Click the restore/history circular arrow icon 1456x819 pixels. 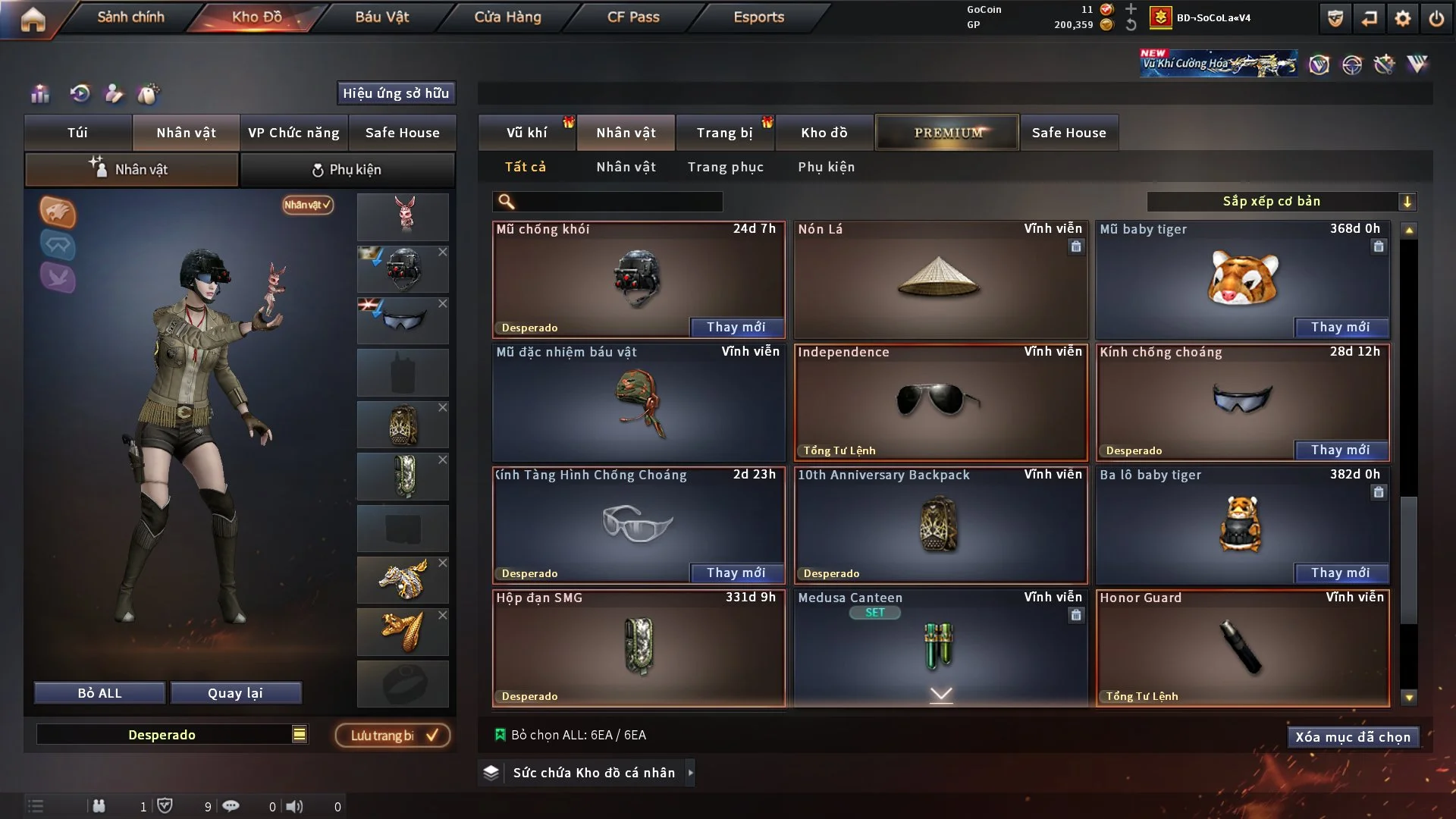(x=79, y=94)
